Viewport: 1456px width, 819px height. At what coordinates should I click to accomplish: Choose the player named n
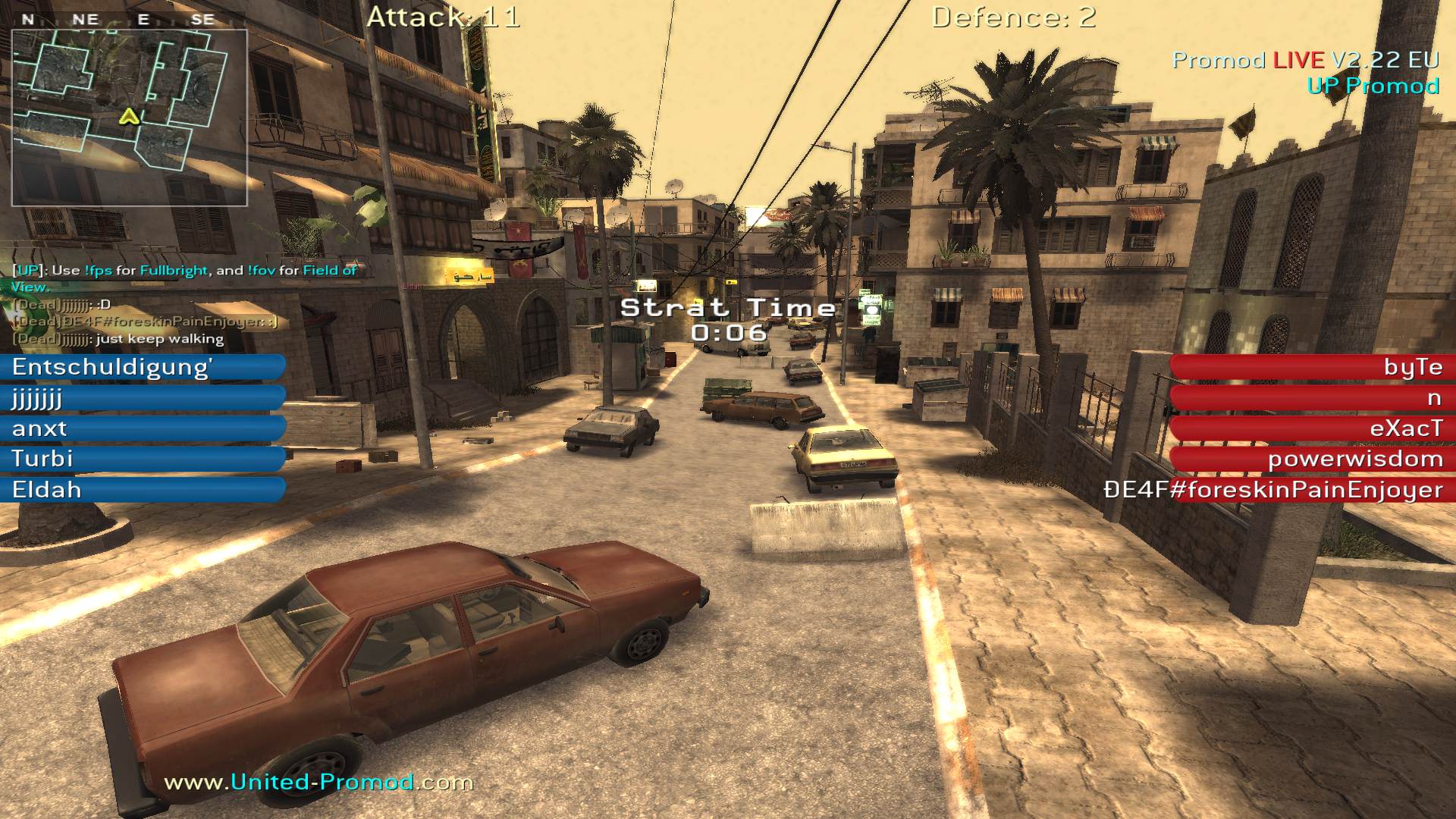pyautogui.click(x=1312, y=398)
